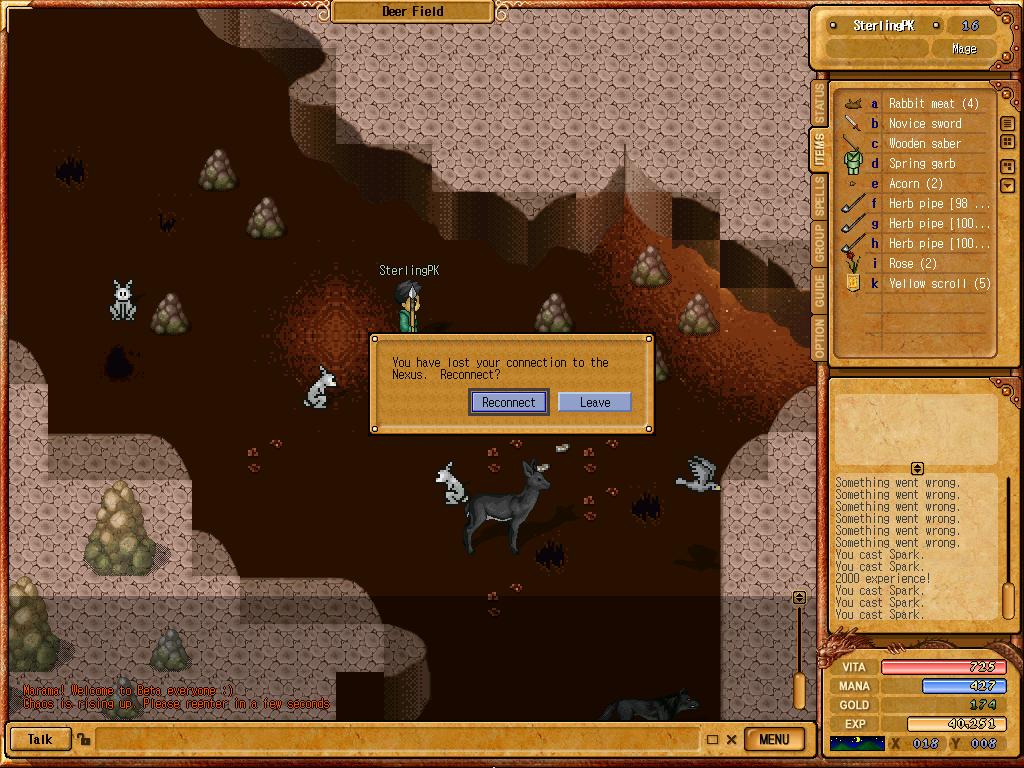This screenshot has width=1024, height=768.
Task: Click Reconnect in the lost connection dialog
Action: [509, 402]
